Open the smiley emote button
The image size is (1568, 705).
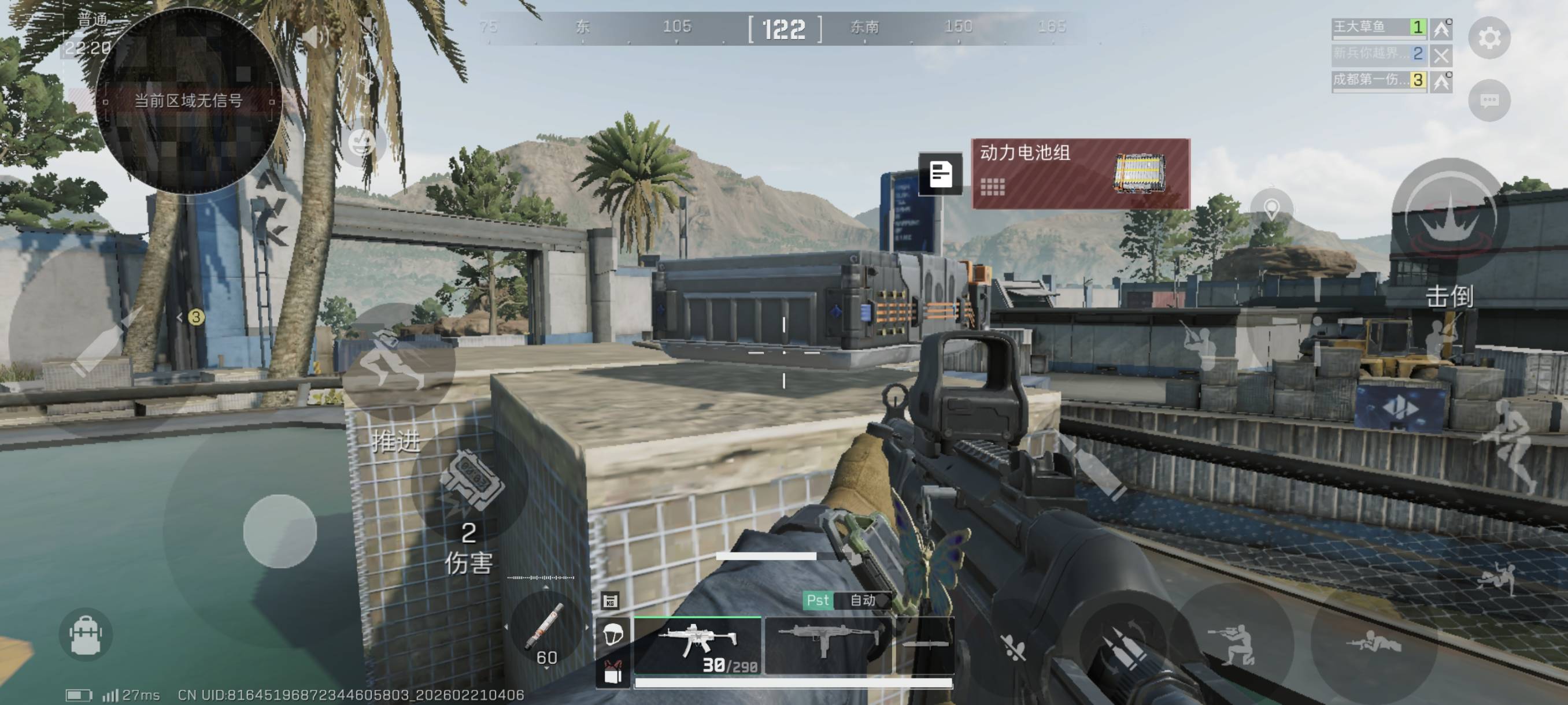[361, 143]
